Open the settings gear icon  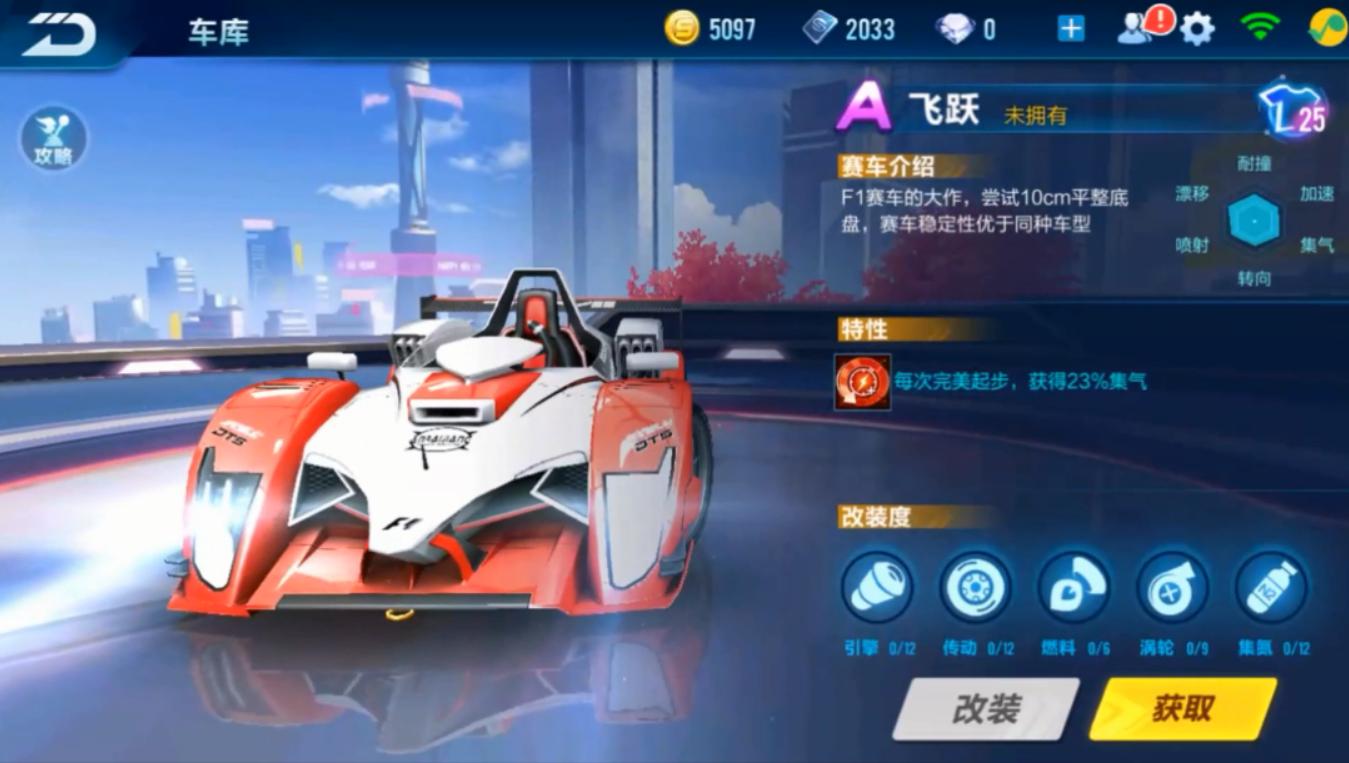point(1197,27)
